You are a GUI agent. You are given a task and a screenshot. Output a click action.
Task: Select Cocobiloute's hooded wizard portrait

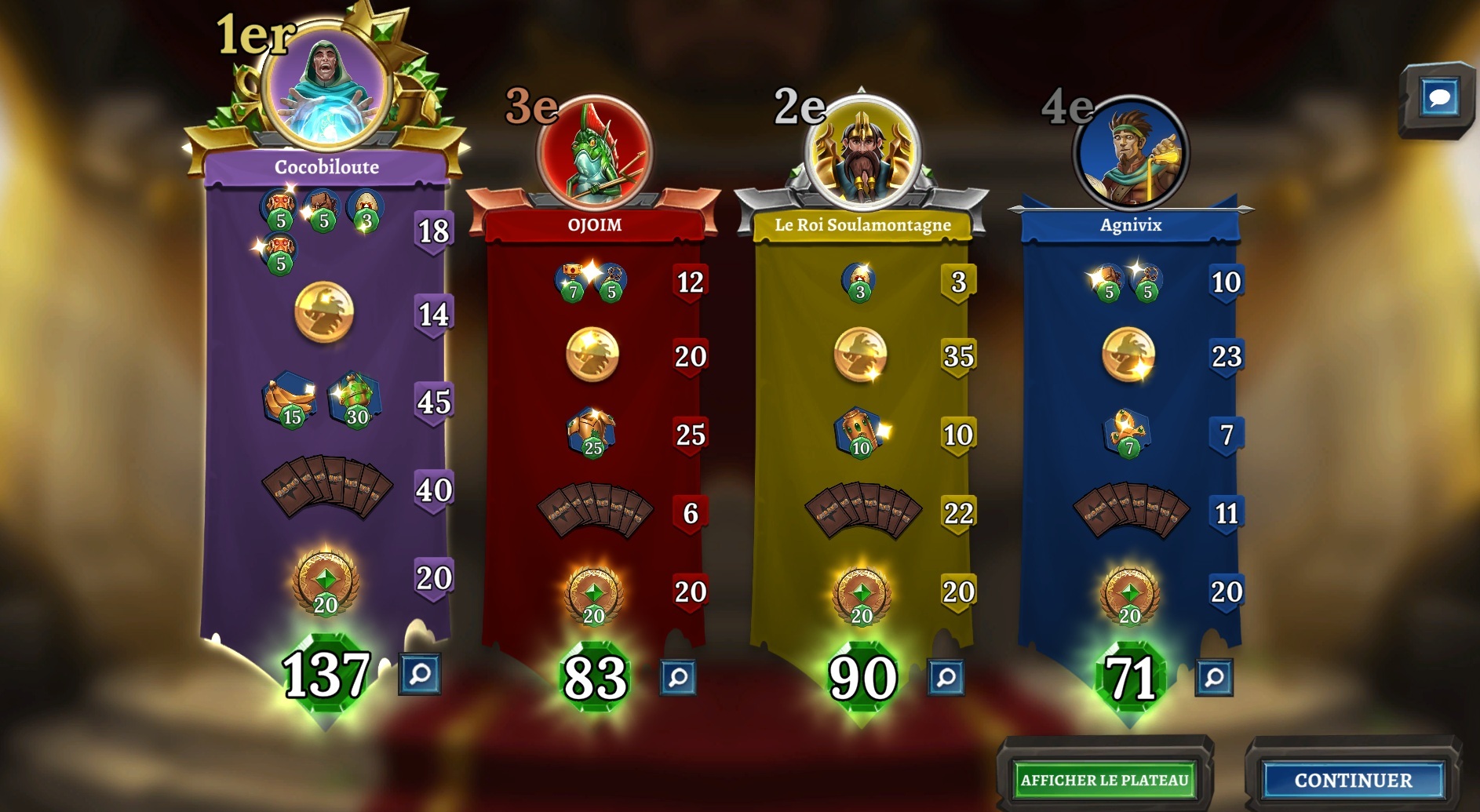[326, 86]
